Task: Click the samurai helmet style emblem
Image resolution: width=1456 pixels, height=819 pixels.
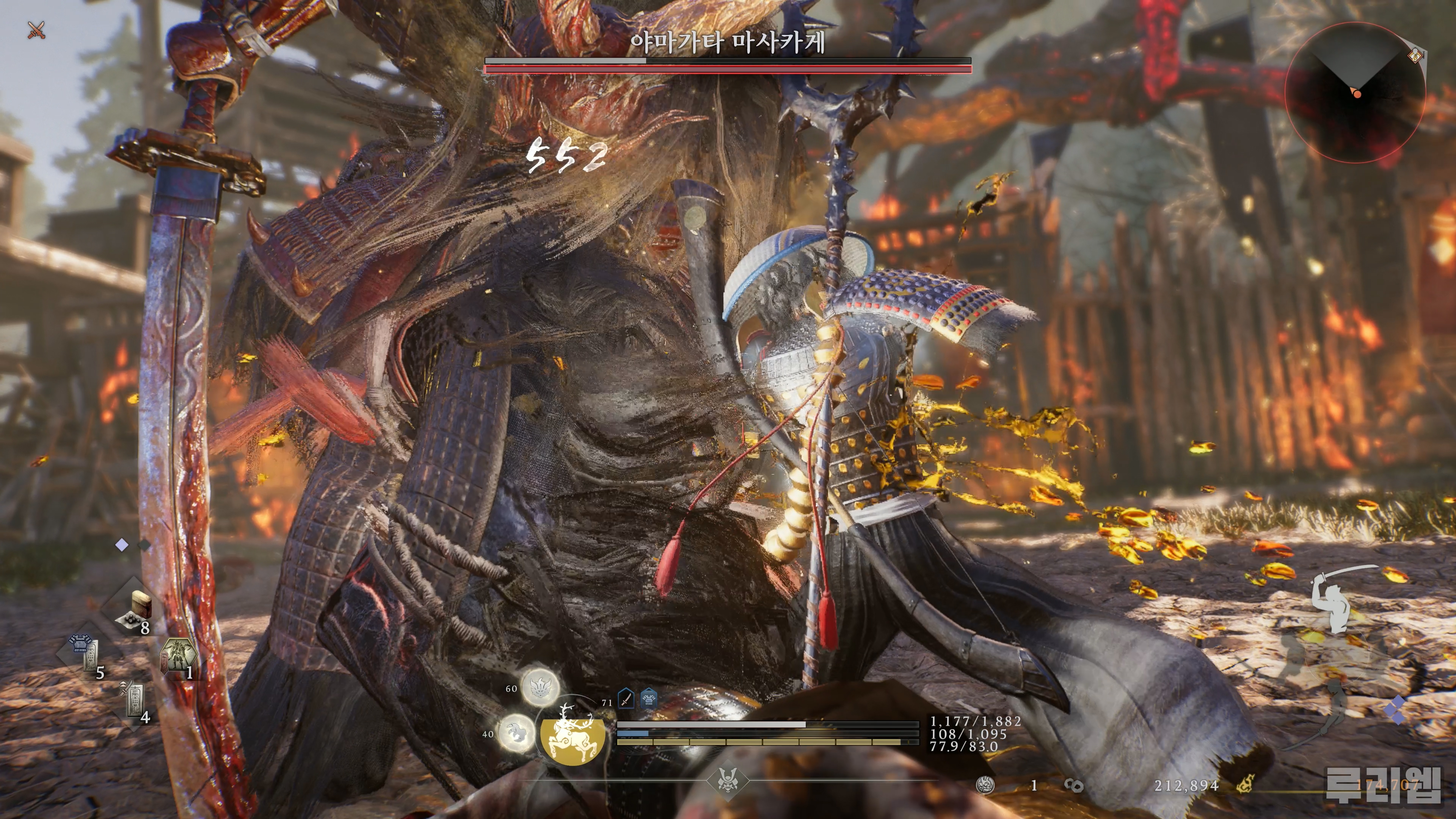Action: pos(728,782)
